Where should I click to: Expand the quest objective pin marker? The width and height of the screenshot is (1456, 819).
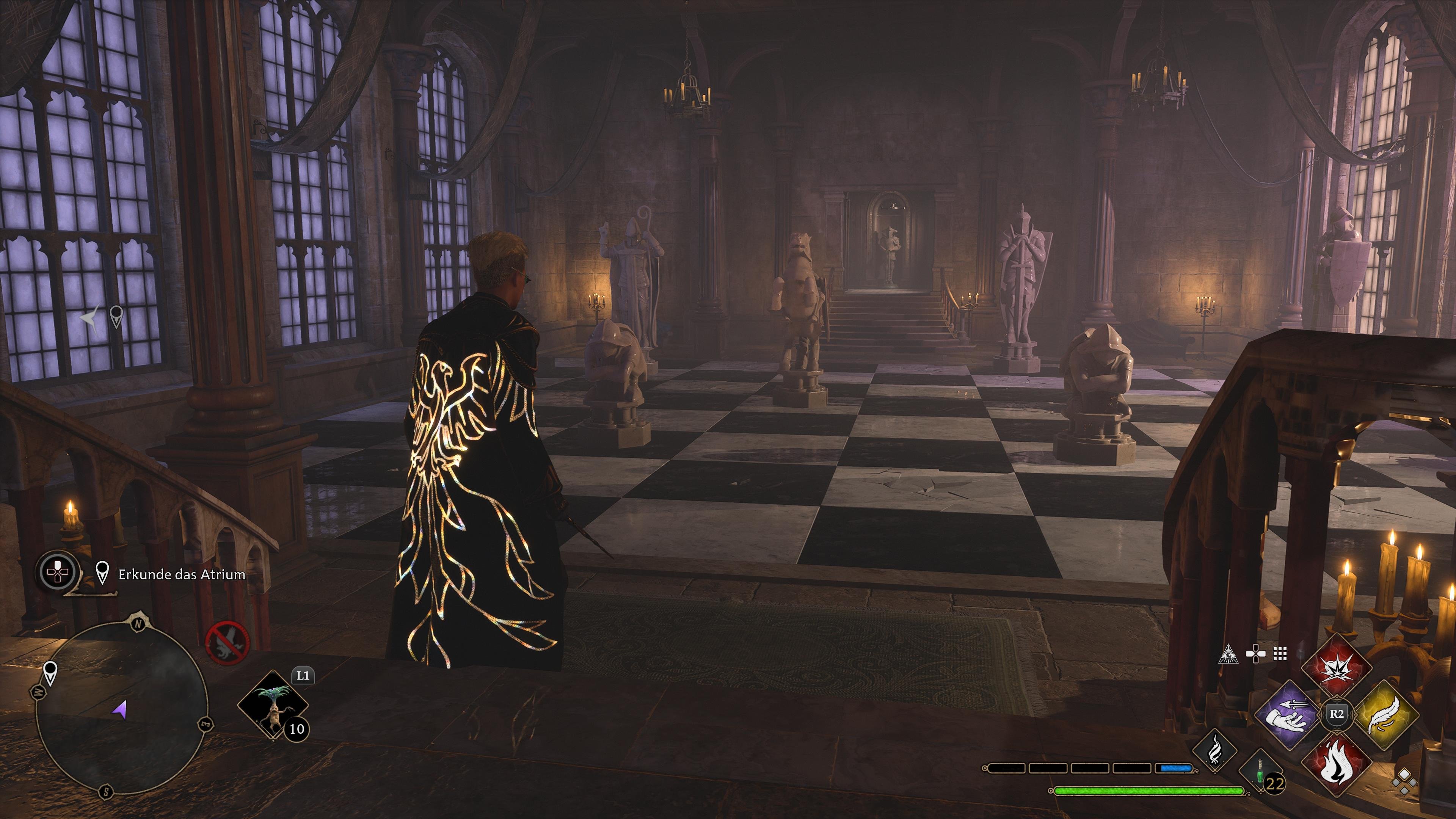102,573
